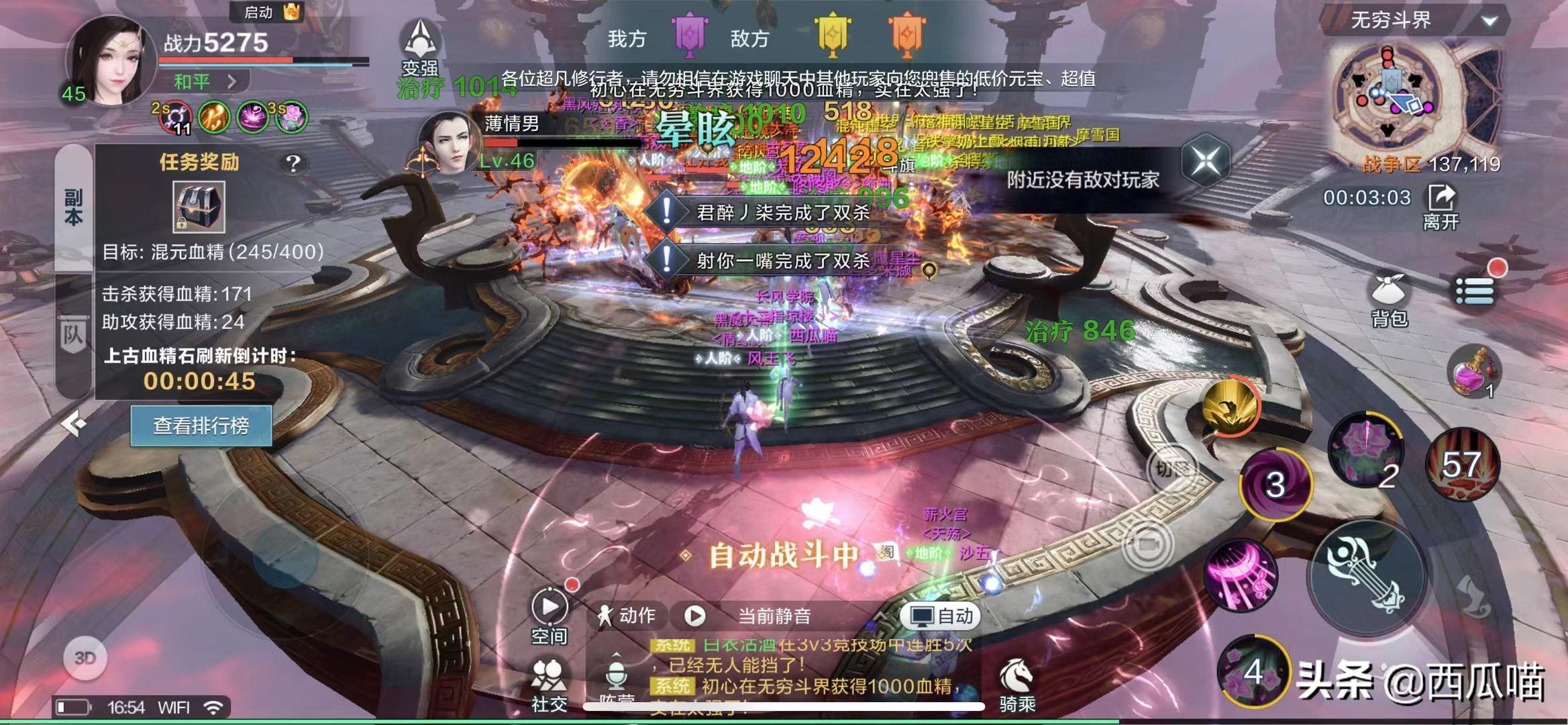1568x725 pixels.
Task: Trigger the main staff basic attack
Action: click(x=1366, y=577)
